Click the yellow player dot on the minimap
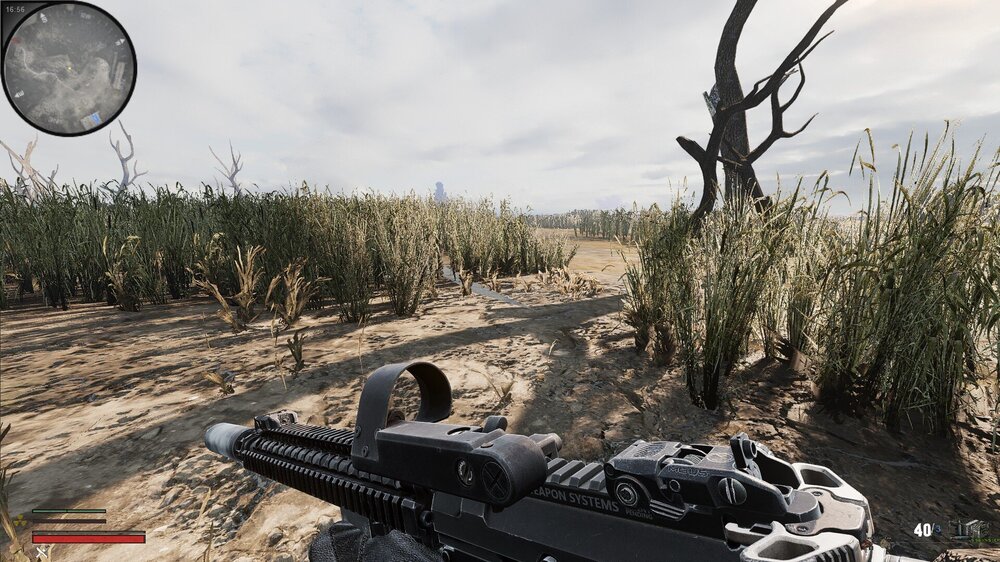The height and width of the screenshot is (562, 1000). [68, 68]
